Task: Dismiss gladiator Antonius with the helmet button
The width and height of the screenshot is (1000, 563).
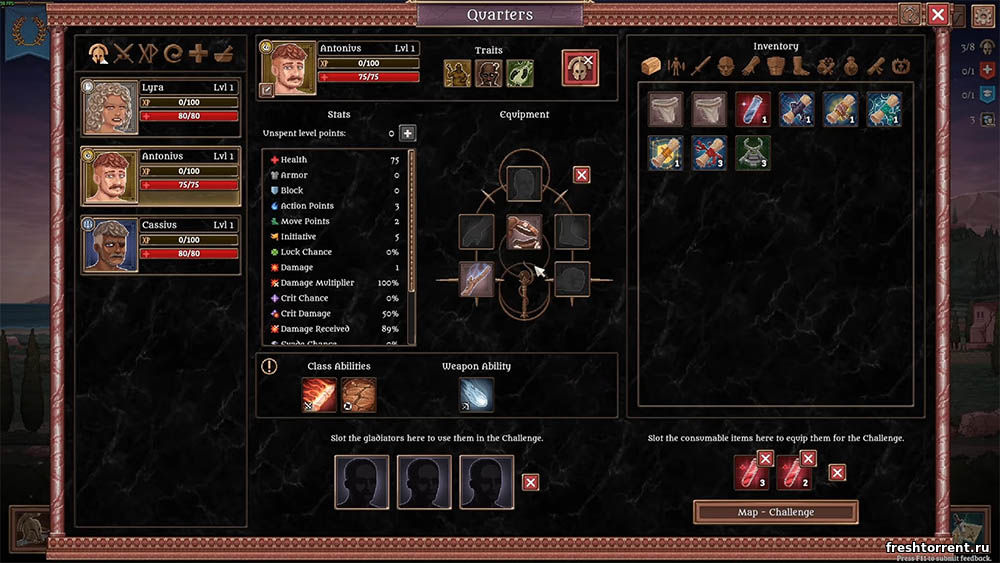Action: click(580, 68)
